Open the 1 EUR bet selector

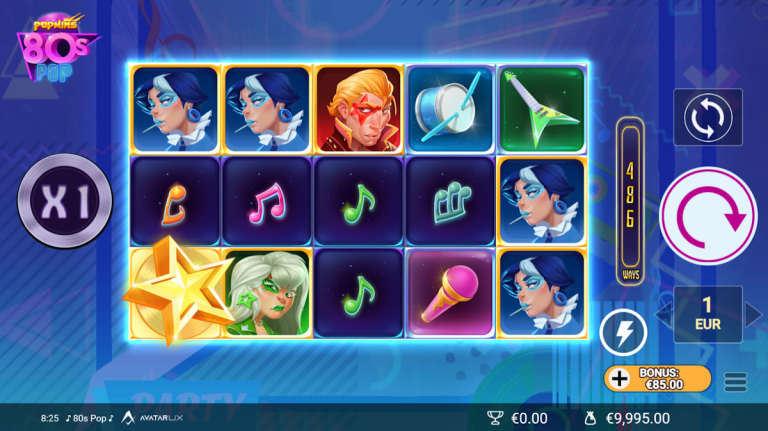click(x=708, y=315)
